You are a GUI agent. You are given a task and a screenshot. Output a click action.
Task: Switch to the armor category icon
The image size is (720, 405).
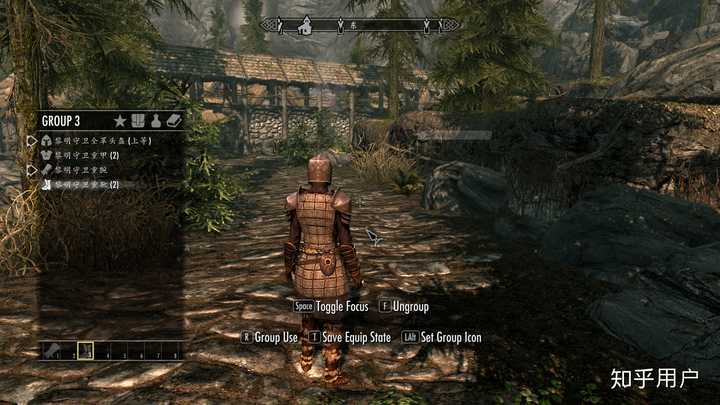138,121
